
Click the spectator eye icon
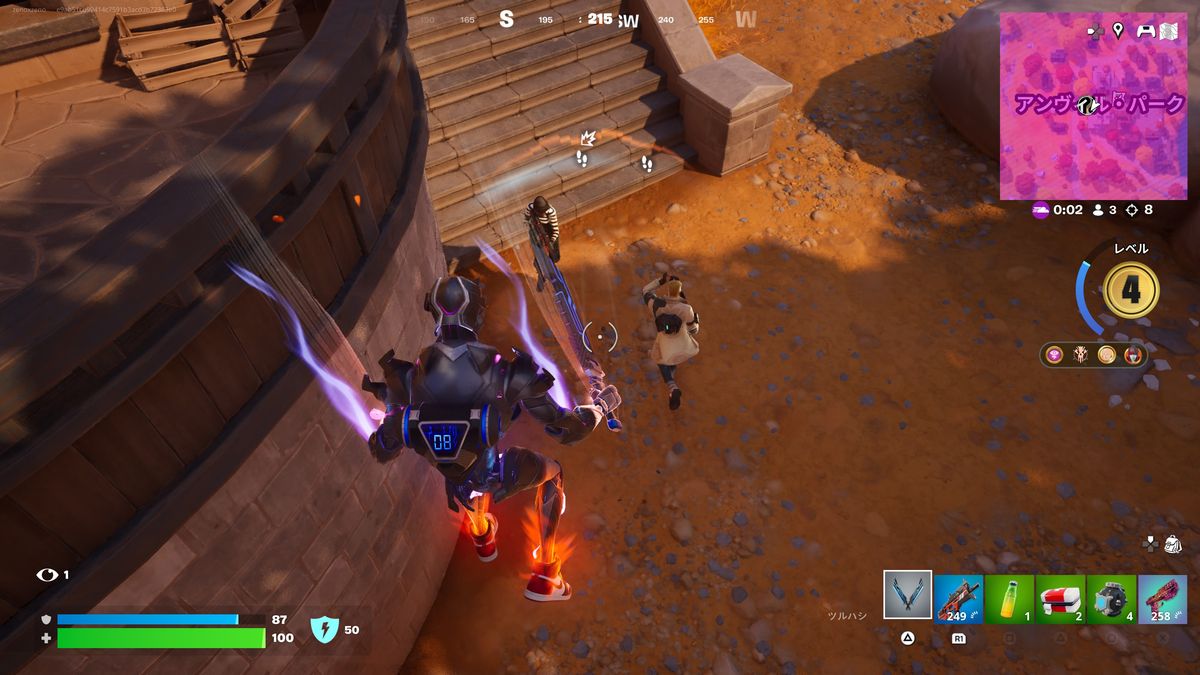[x=47, y=575]
